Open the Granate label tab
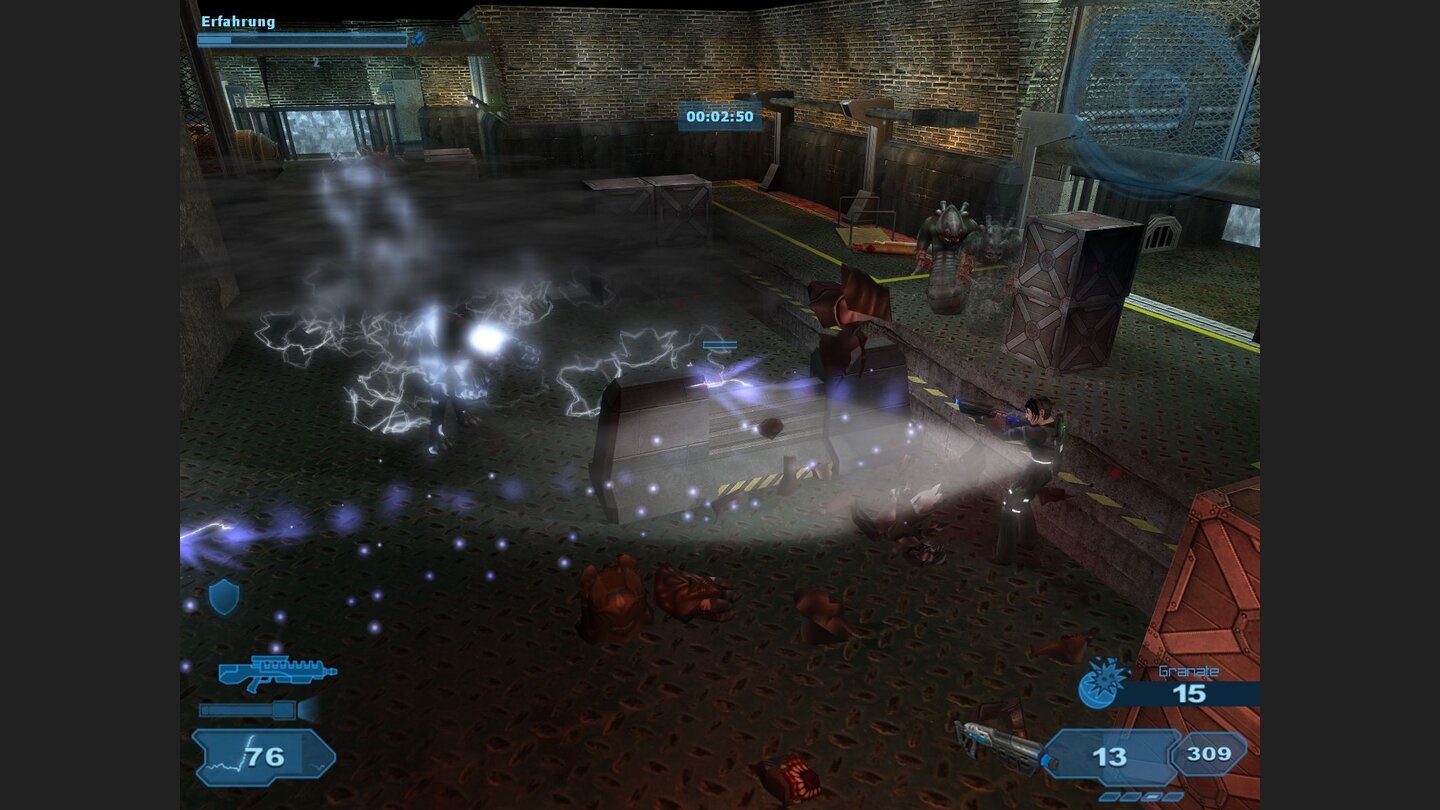1440x810 pixels. click(x=1189, y=670)
